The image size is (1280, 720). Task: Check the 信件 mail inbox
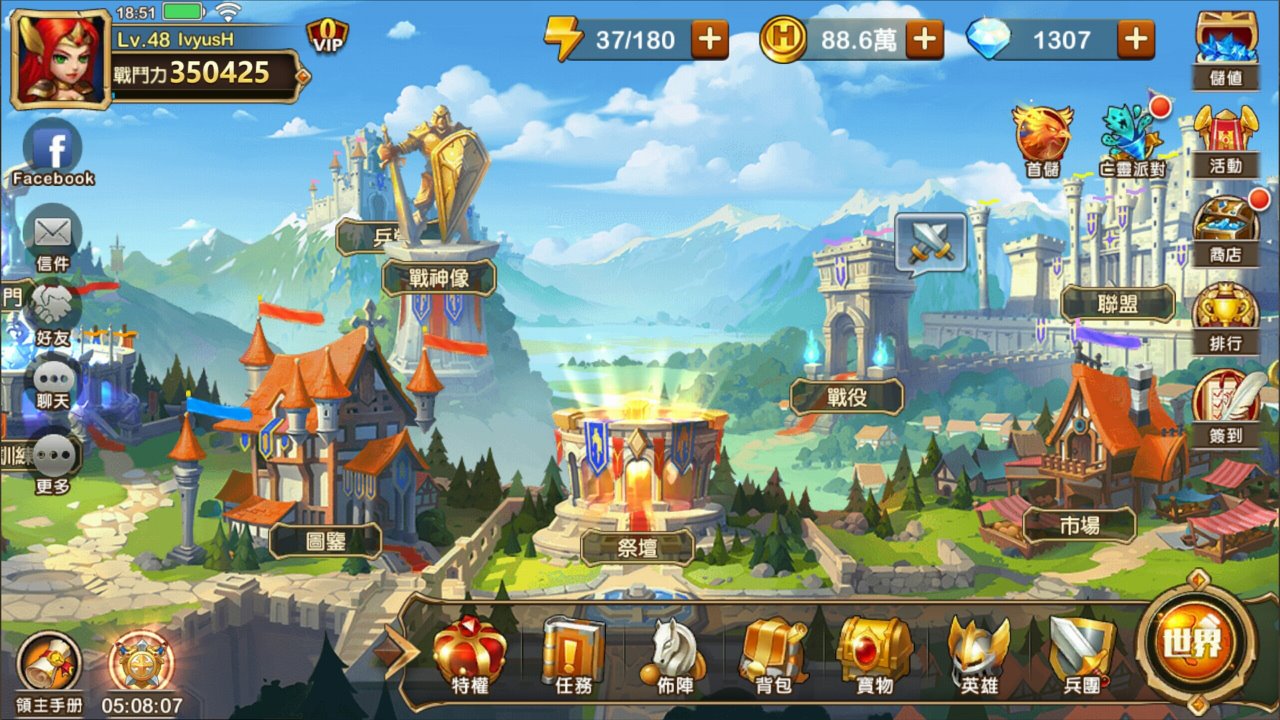(53, 238)
